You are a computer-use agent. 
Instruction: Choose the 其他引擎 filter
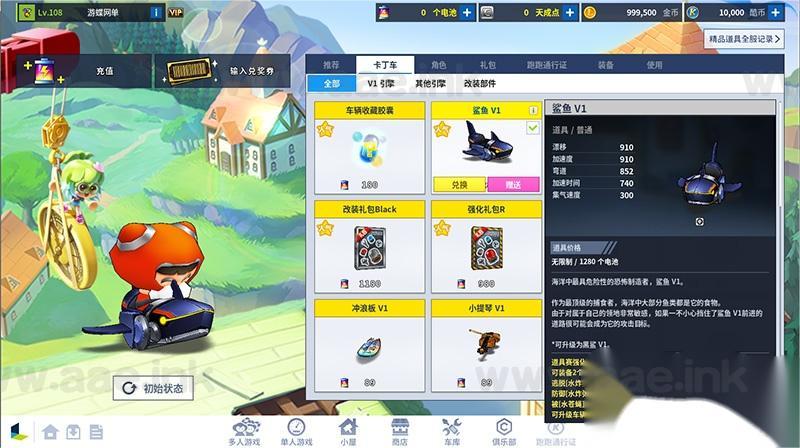click(431, 84)
